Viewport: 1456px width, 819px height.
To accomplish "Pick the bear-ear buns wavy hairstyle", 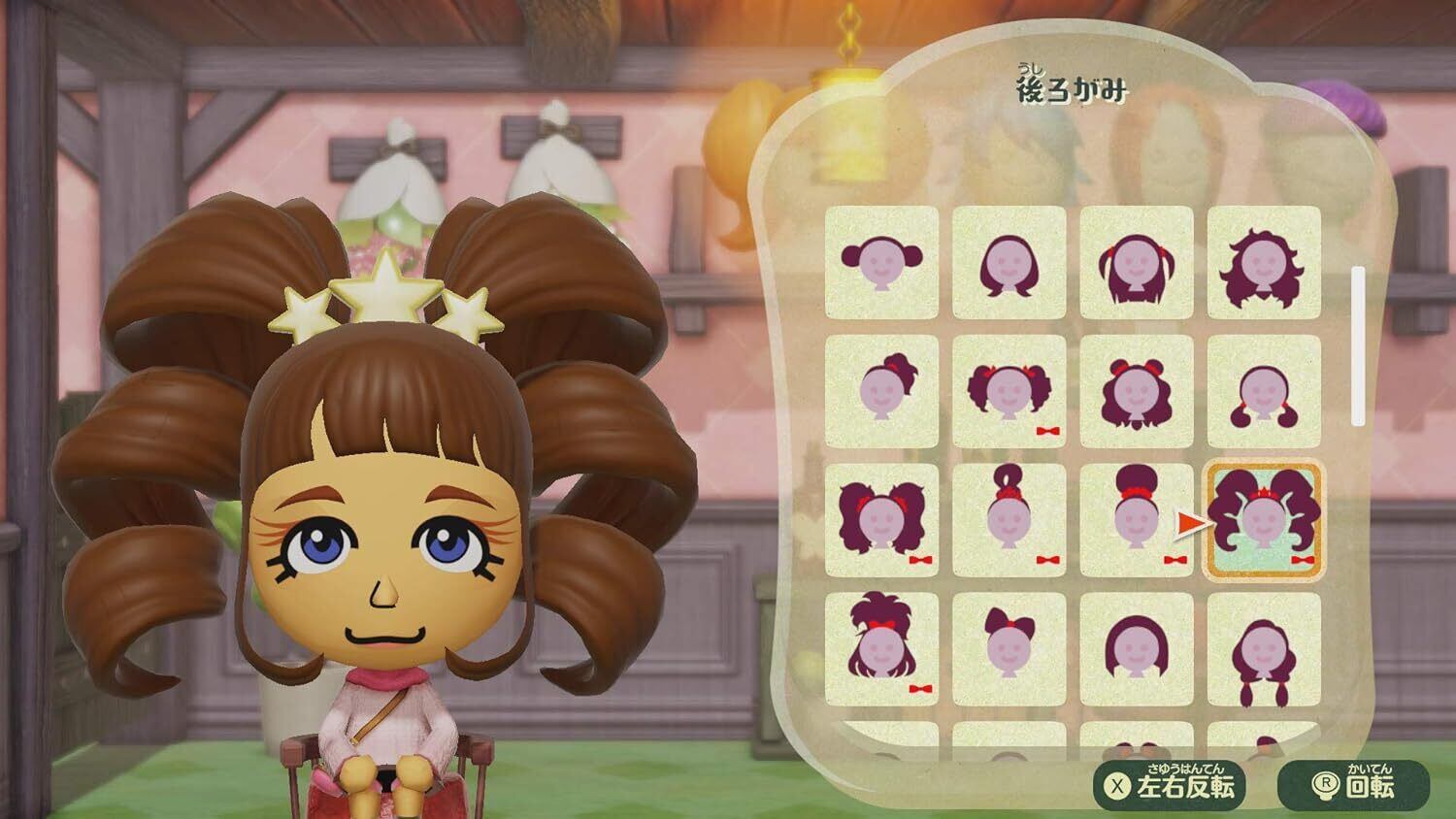I will pos(1136,391).
